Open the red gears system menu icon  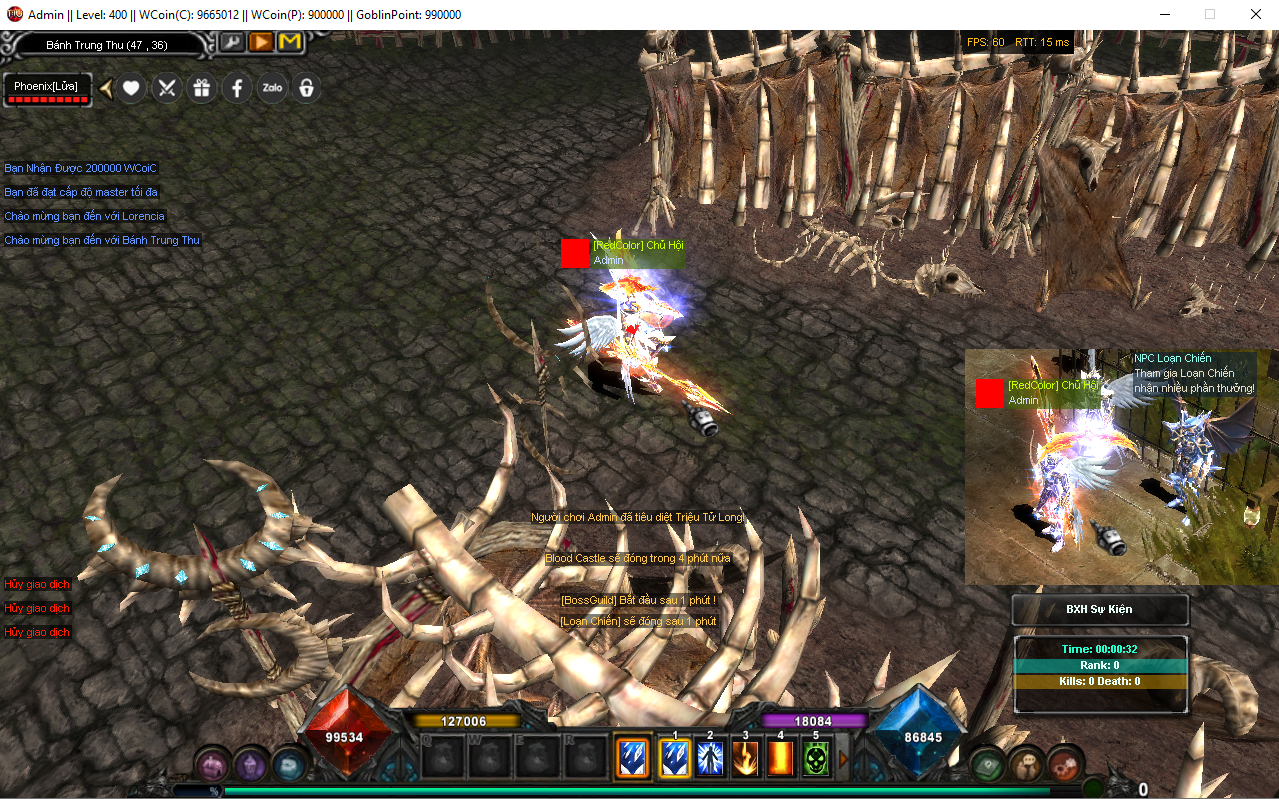pos(1064,765)
